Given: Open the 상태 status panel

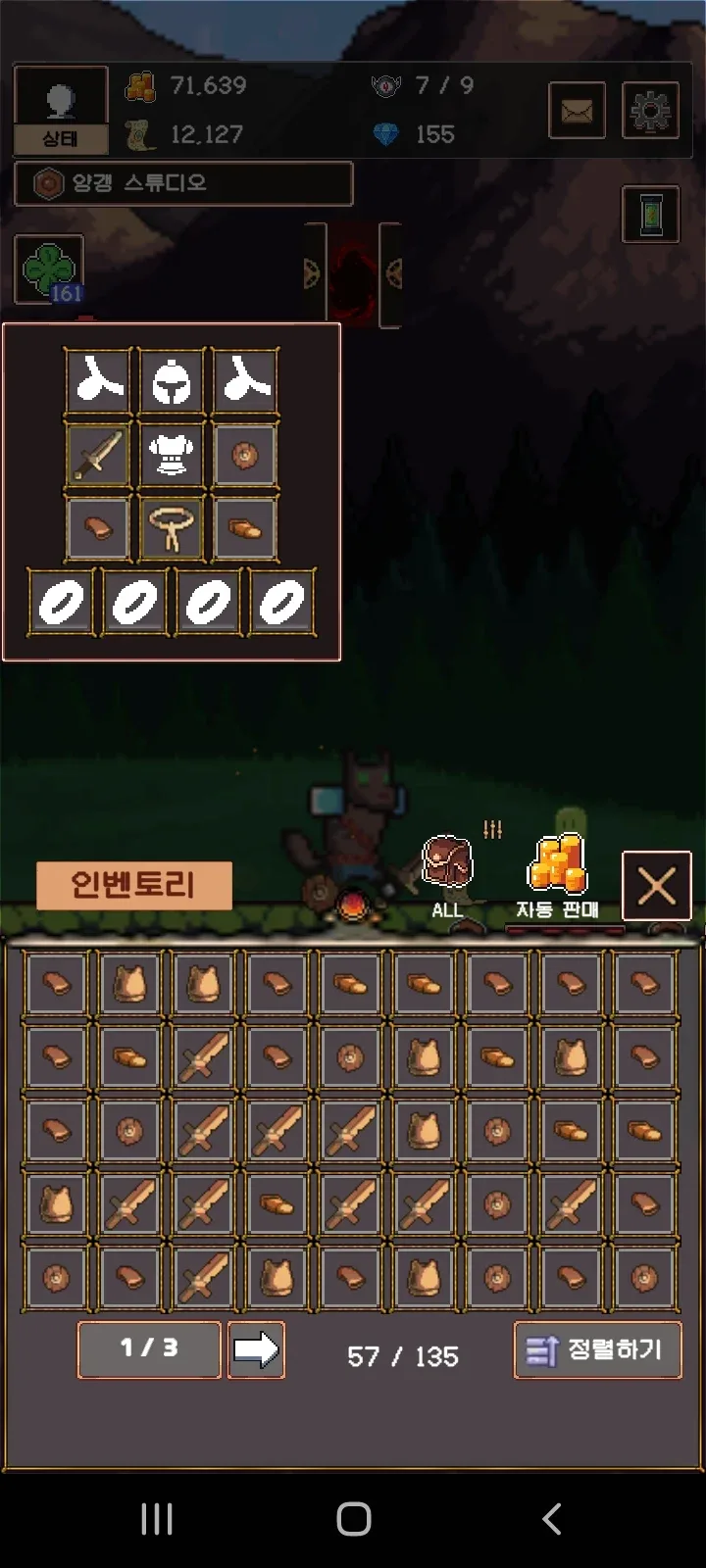Looking at the screenshot, I should click(60, 110).
